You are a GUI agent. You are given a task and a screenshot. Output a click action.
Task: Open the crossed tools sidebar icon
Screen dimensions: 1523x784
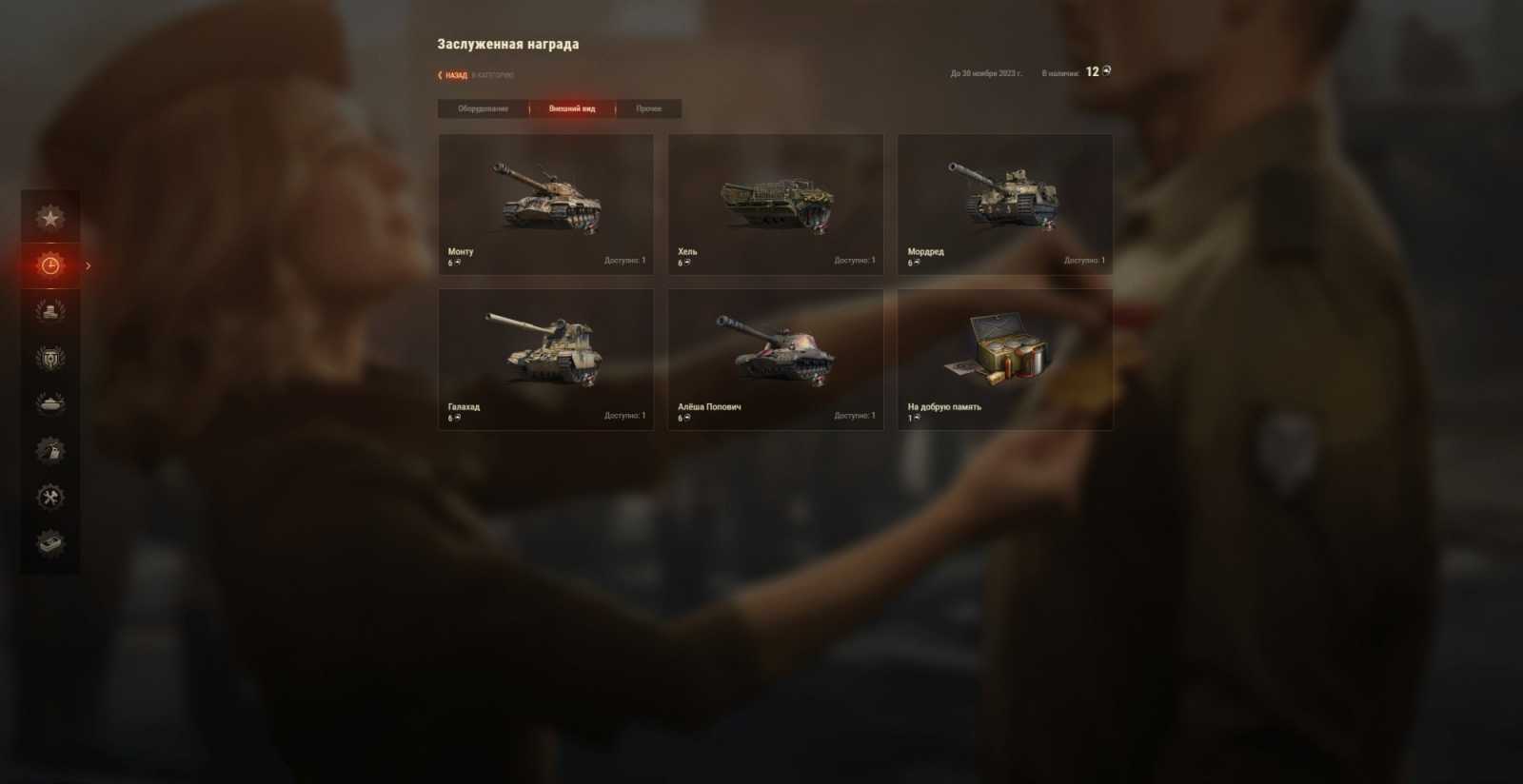pos(49,497)
